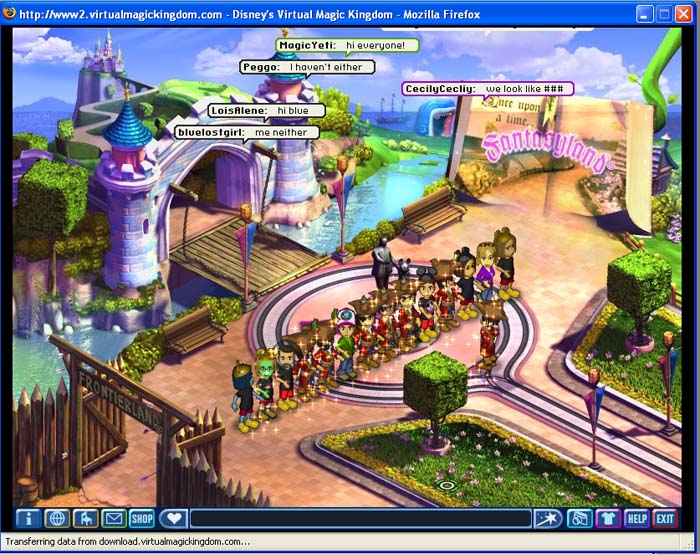Open the HELP button
This screenshot has height=554, width=700.
(636, 518)
